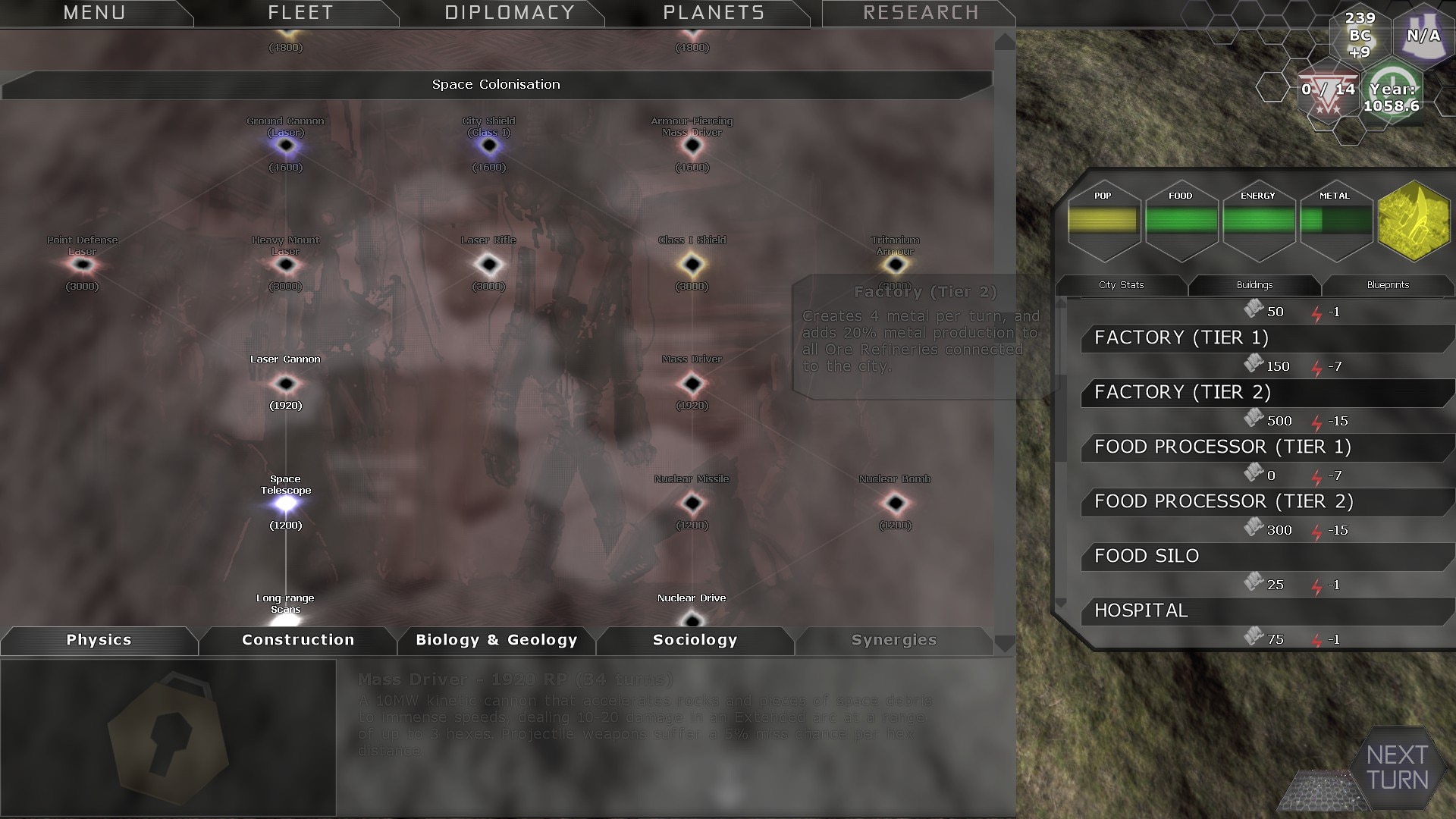1456x819 pixels.
Task: Open the Menu tab
Action: click(94, 13)
